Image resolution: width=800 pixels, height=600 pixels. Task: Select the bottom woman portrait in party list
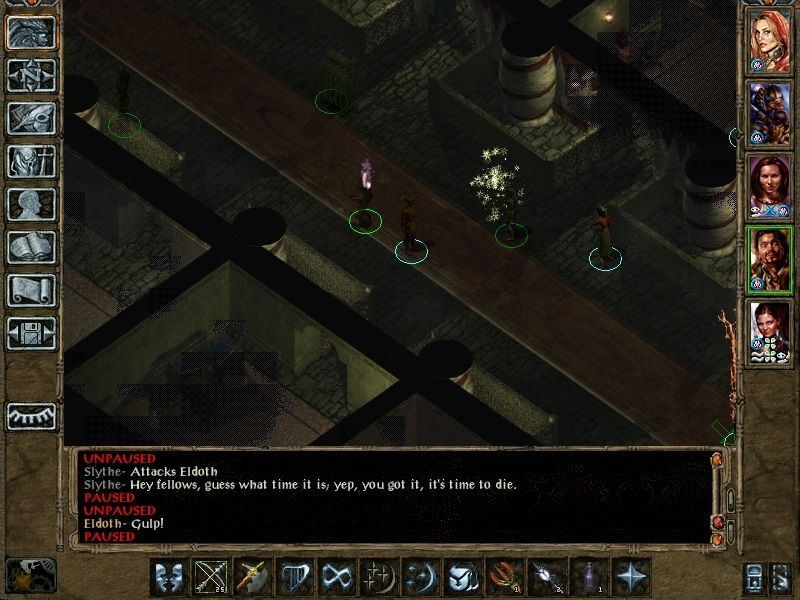click(770, 333)
